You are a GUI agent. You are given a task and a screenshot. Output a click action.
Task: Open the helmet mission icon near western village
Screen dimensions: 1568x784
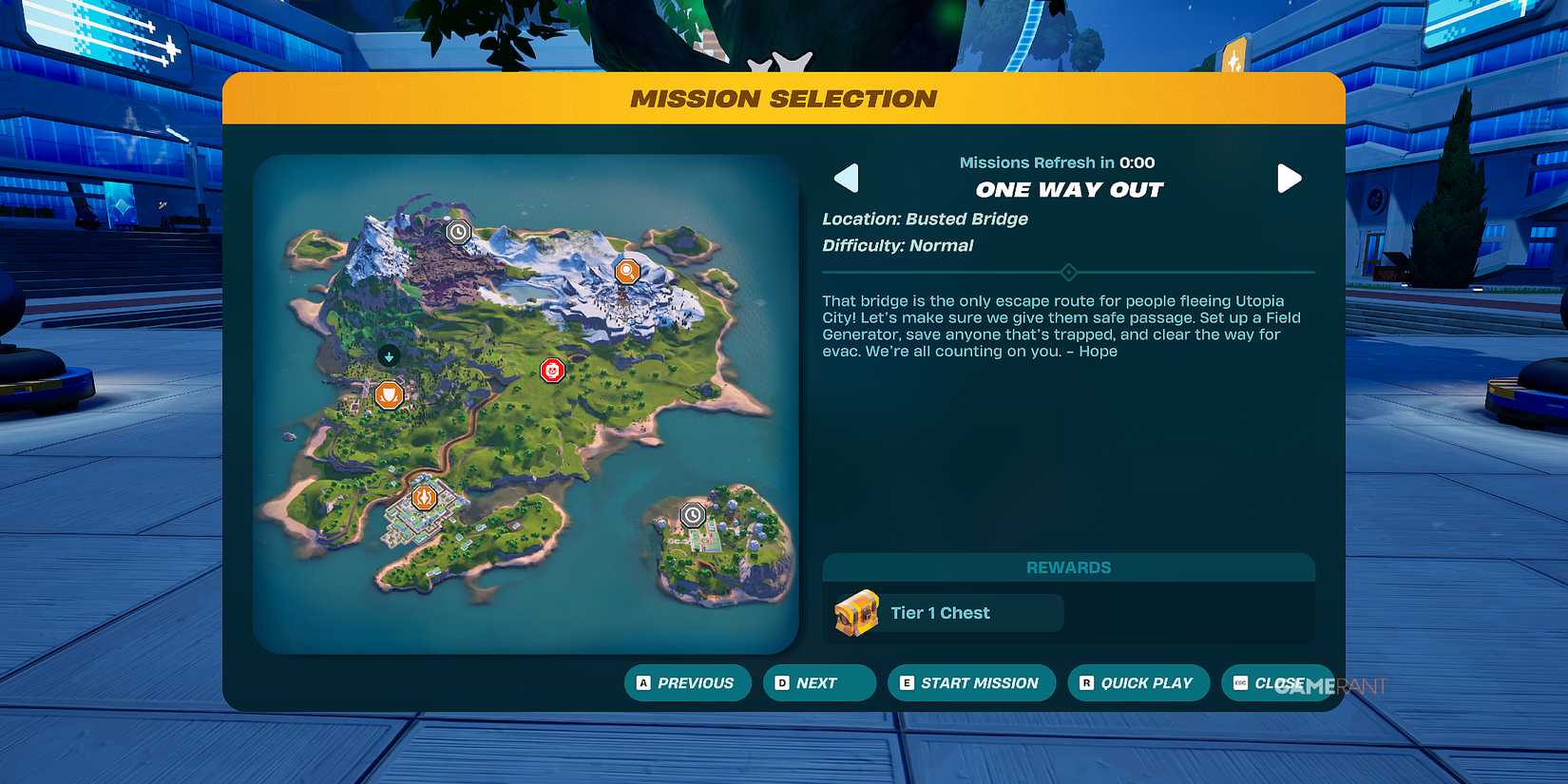coord(389,394)
